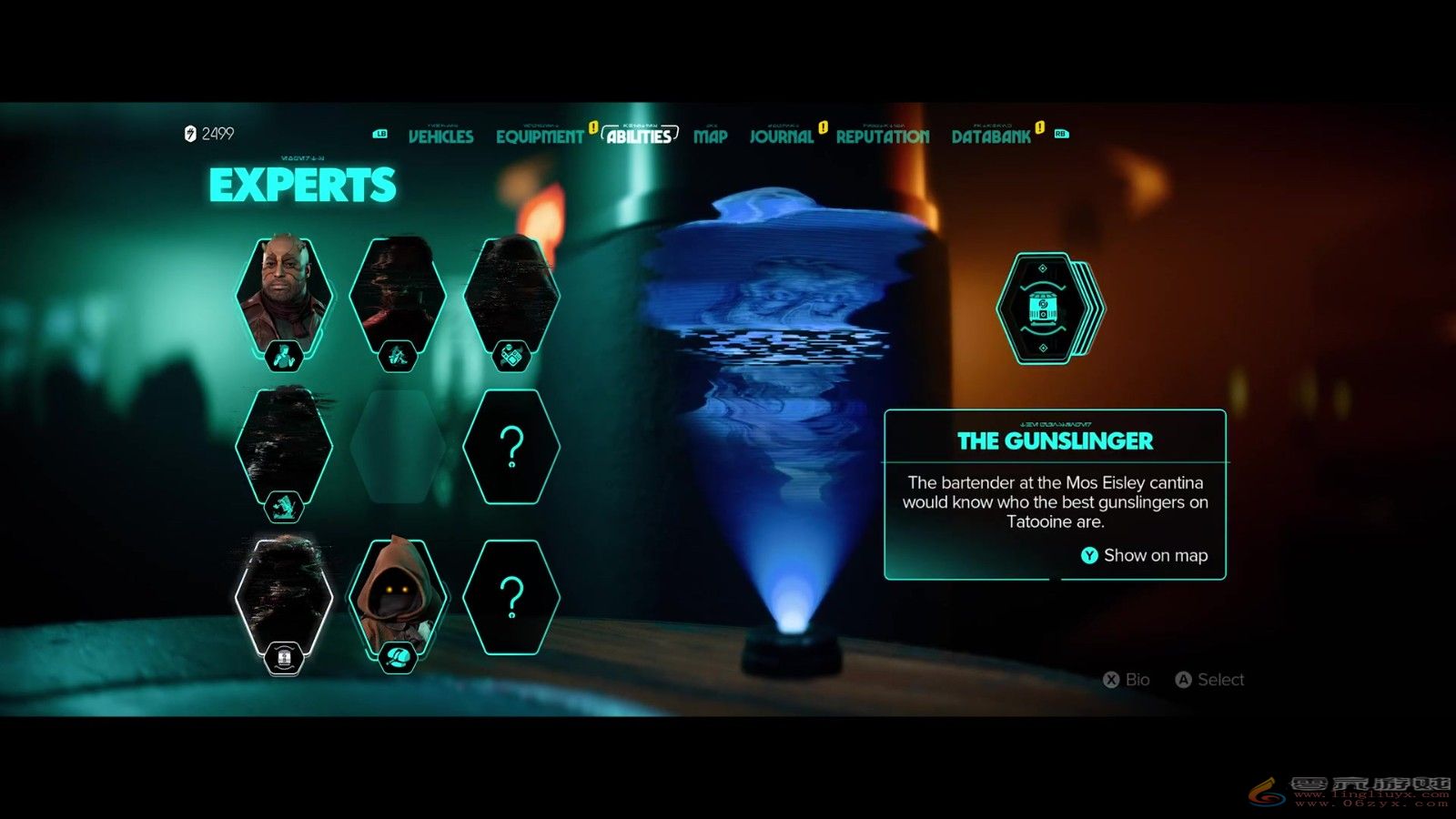Image resolution: width=1456 pixels, height=819 pixels.
Task: Open the Journal tab
Action: 781,136
